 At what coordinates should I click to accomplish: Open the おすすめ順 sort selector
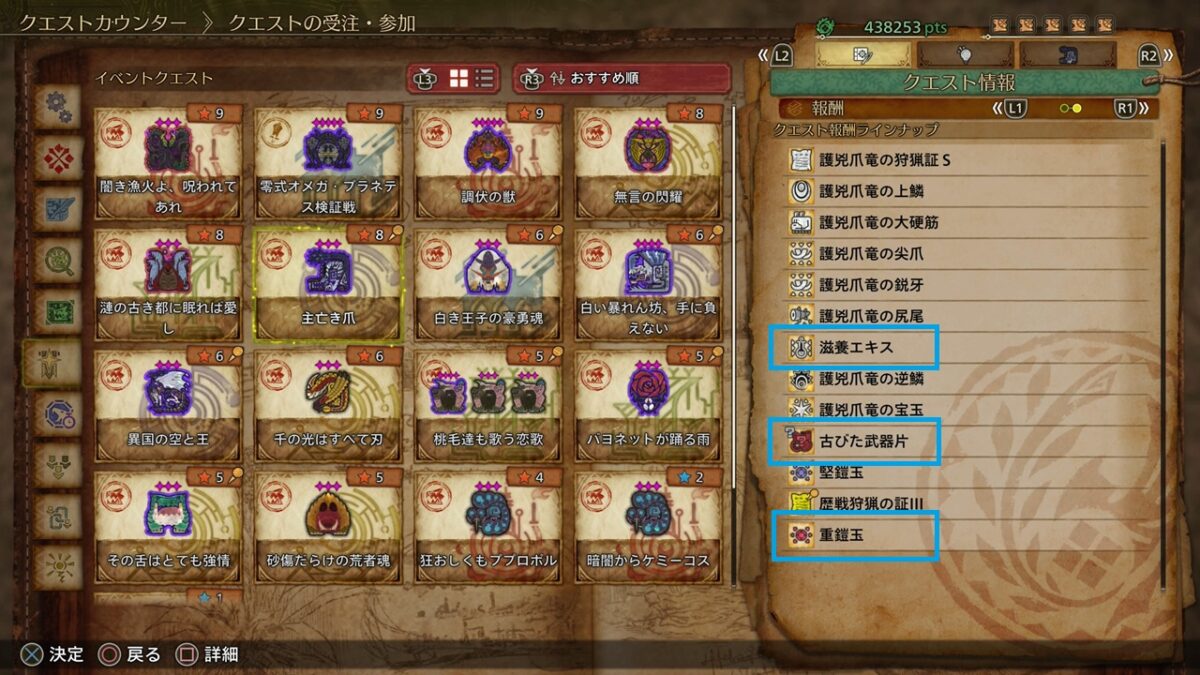point(621,78)
